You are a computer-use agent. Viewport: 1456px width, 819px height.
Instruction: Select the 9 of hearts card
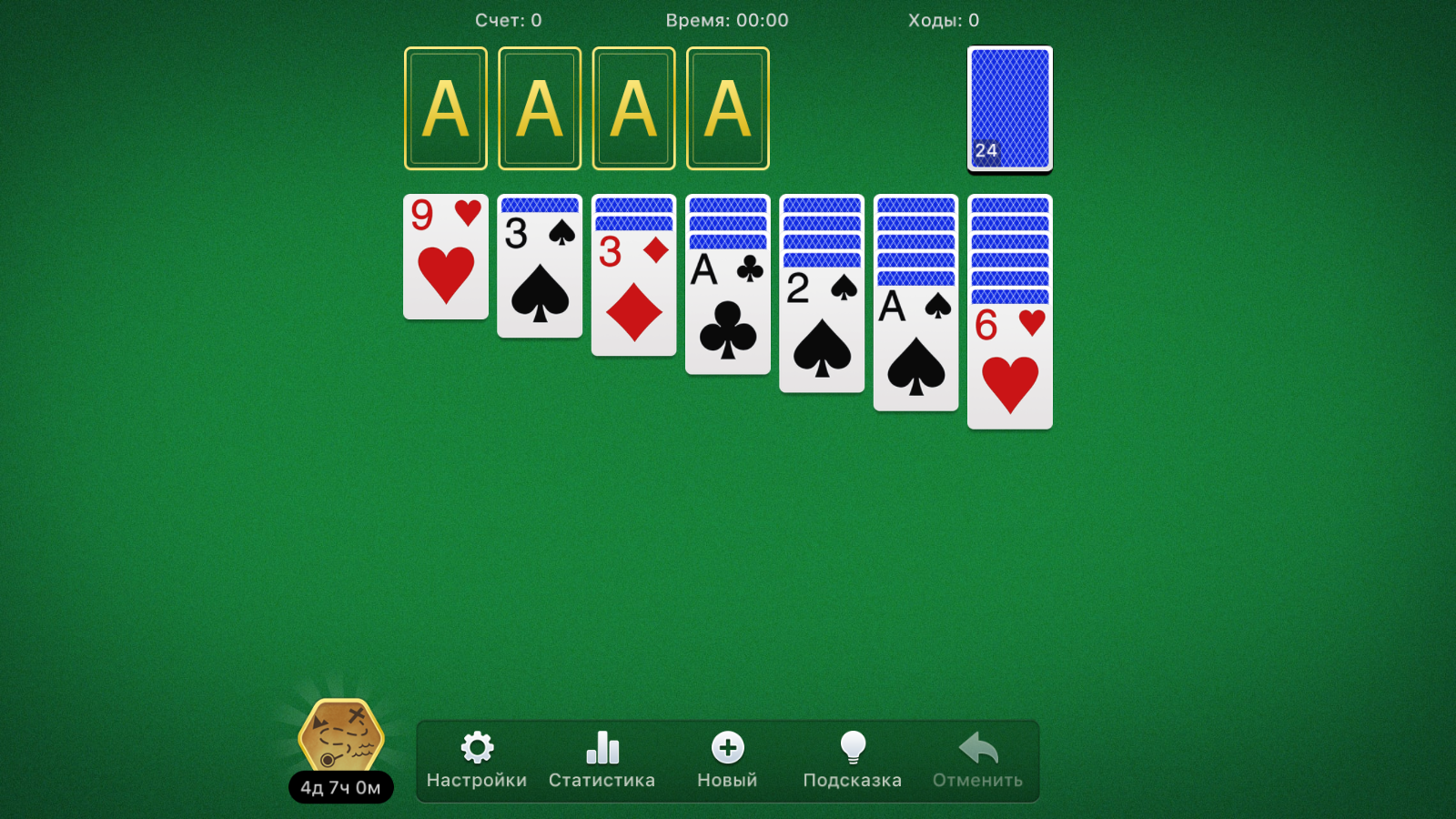click(445, 259)
